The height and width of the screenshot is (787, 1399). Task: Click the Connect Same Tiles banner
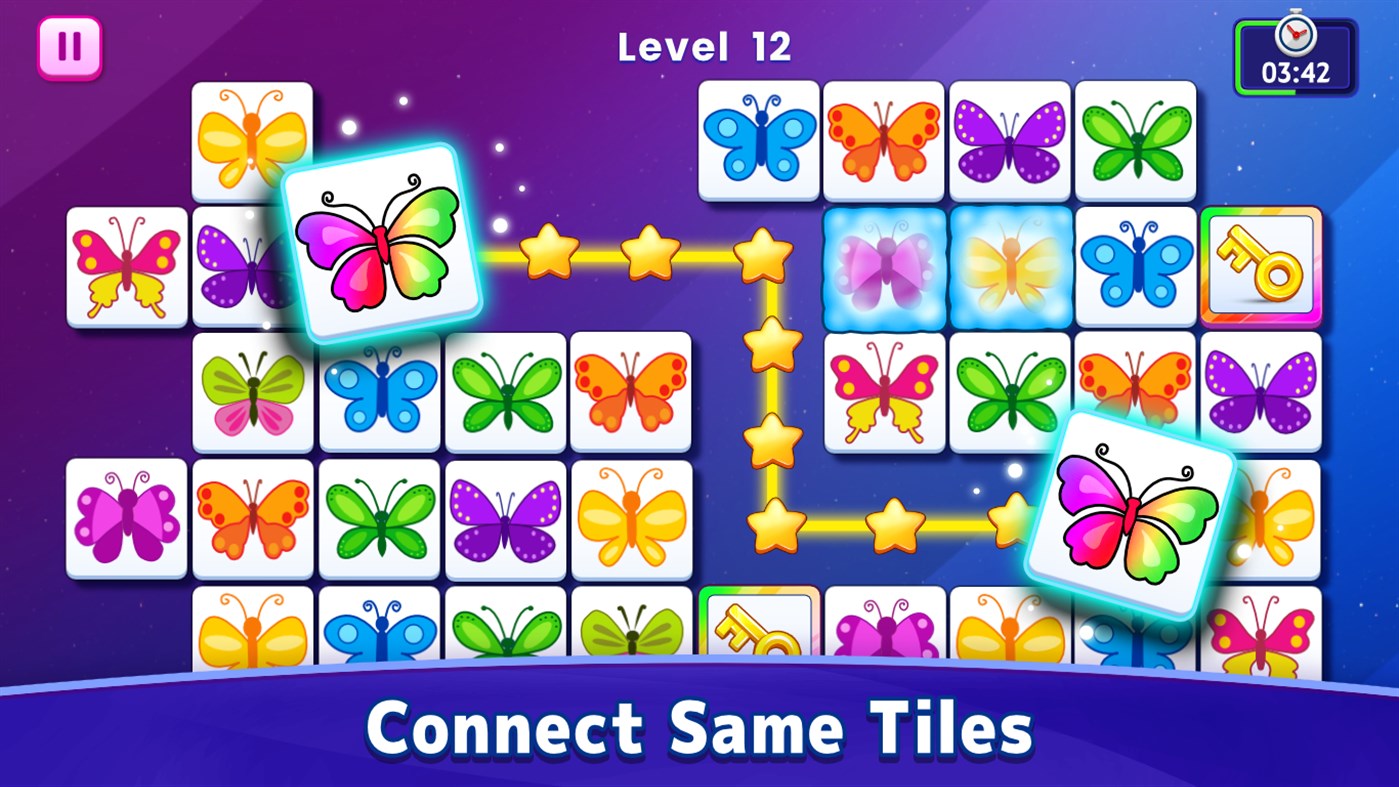(x=700, y=729)
